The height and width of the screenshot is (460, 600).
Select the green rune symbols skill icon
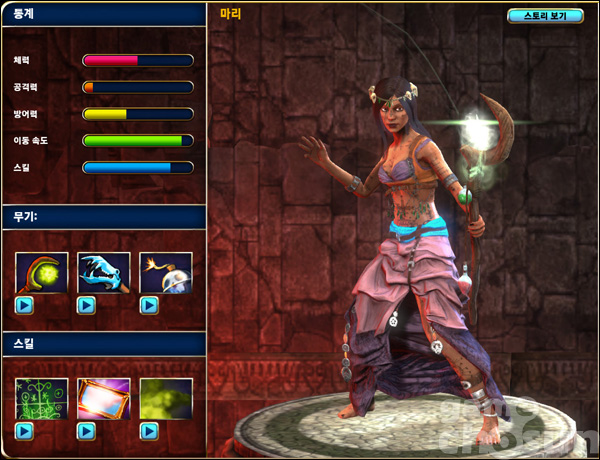coord(42,398)
